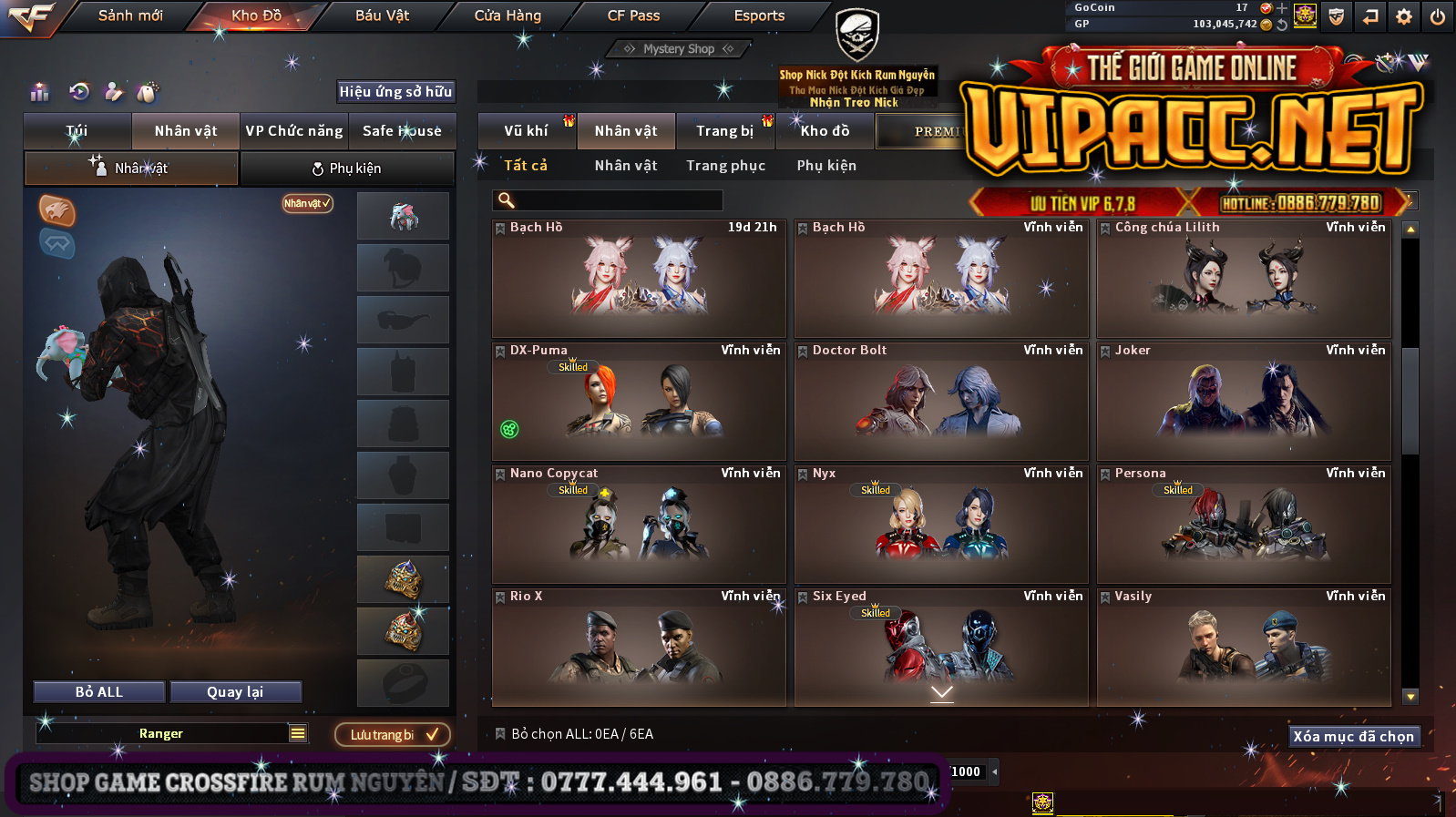1456x817 pixels.
Task: Save loadout with Lưu trang bị
Action: [x=393, y=735]
